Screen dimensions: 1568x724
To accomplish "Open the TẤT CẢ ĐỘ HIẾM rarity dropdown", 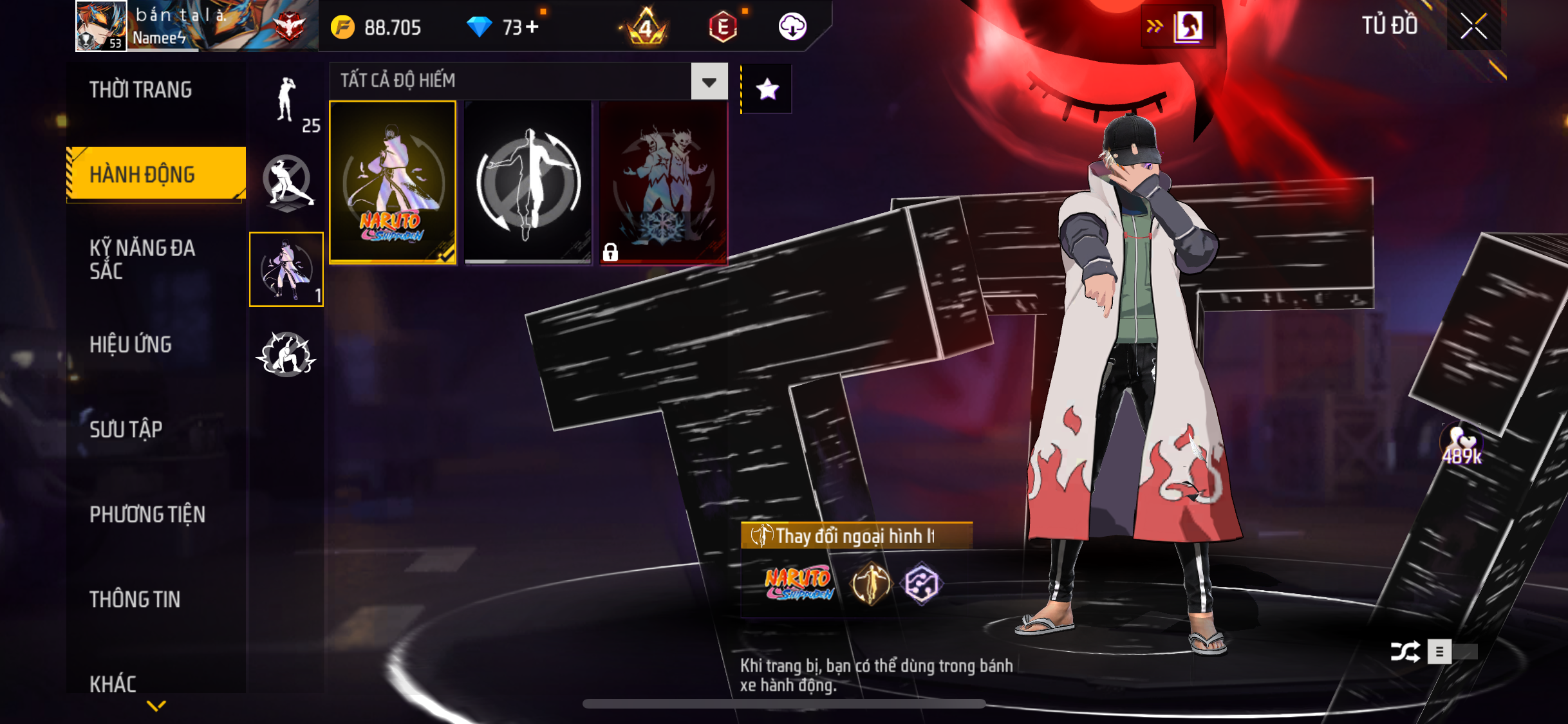I will click(x=709, y=82).
